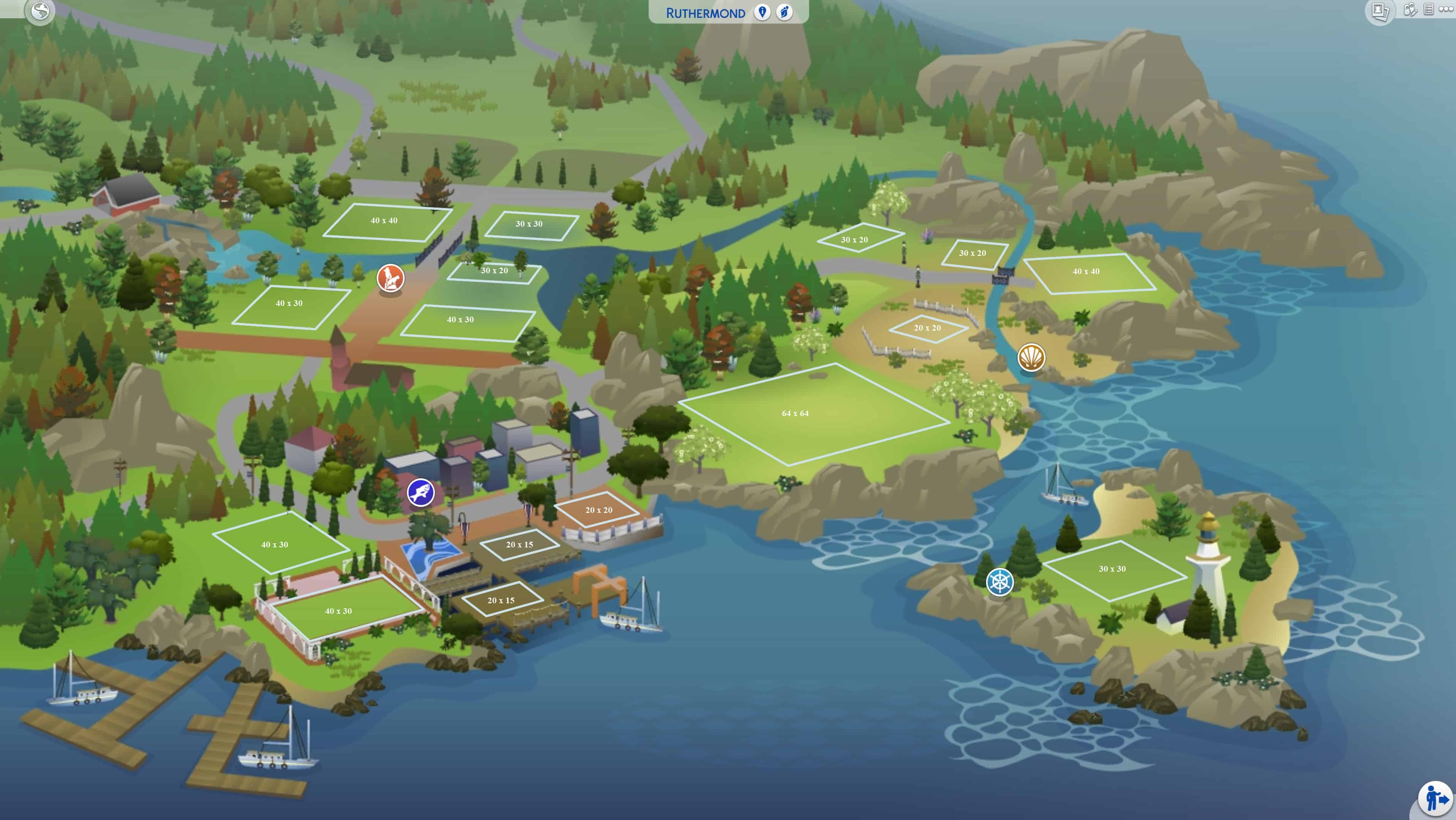This screenshot has width=1456, height=820.
Task: Show Ruthermond neighborhood info pin
Action: click(762, 13)
